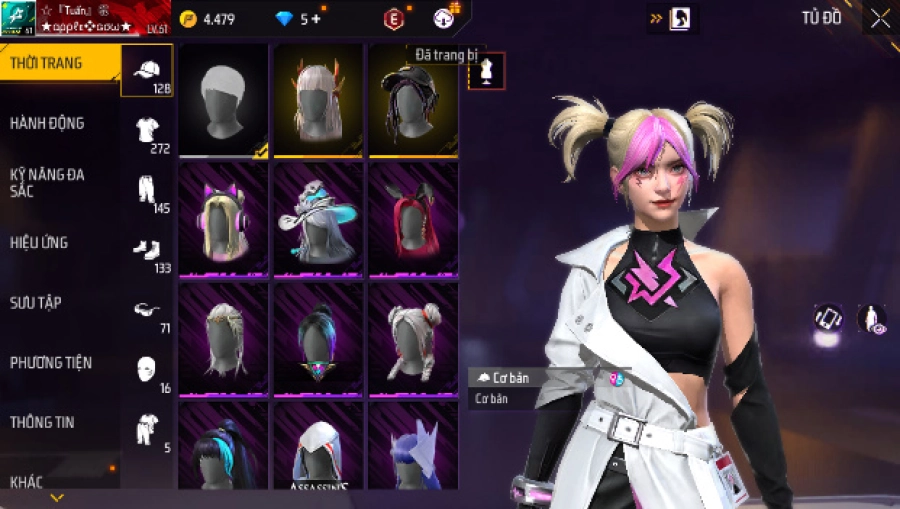Image resolution: width=900 pixels, height=509 pixels.
Task: Go to the HIỆU ỨNG category
Action: pyautogui.click(x=40, y=242)
